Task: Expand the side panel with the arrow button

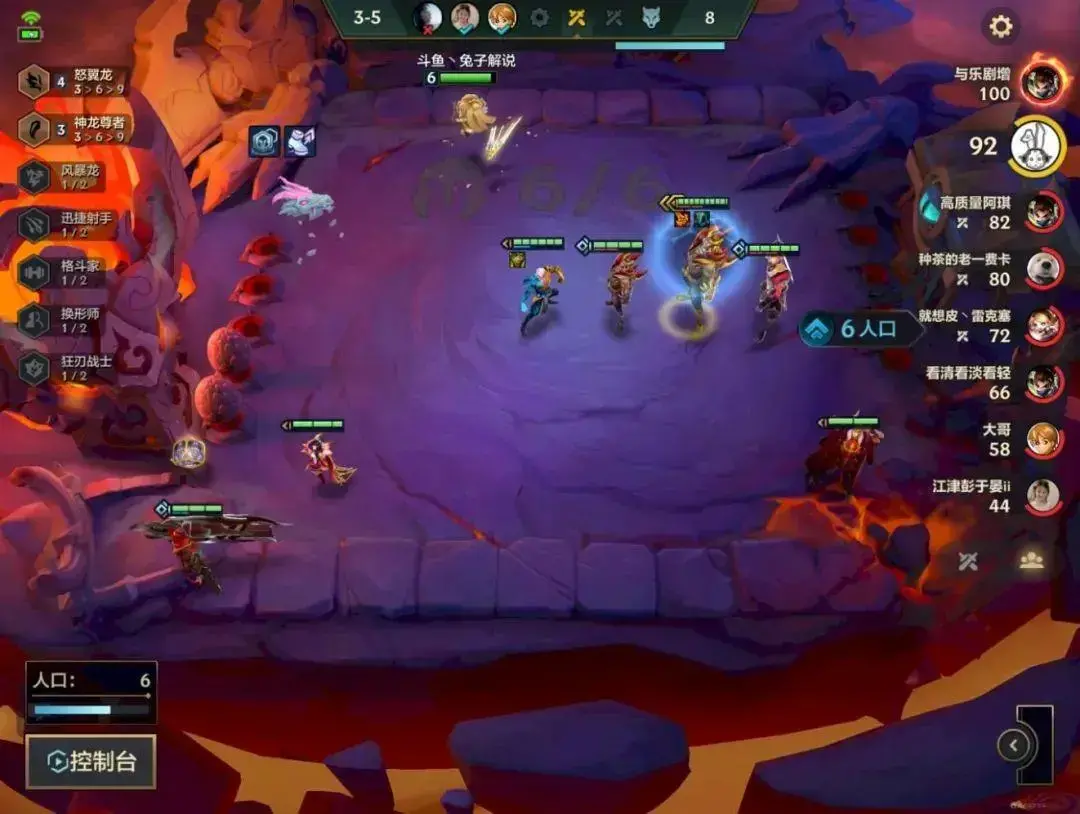Action: point(1014,745)
